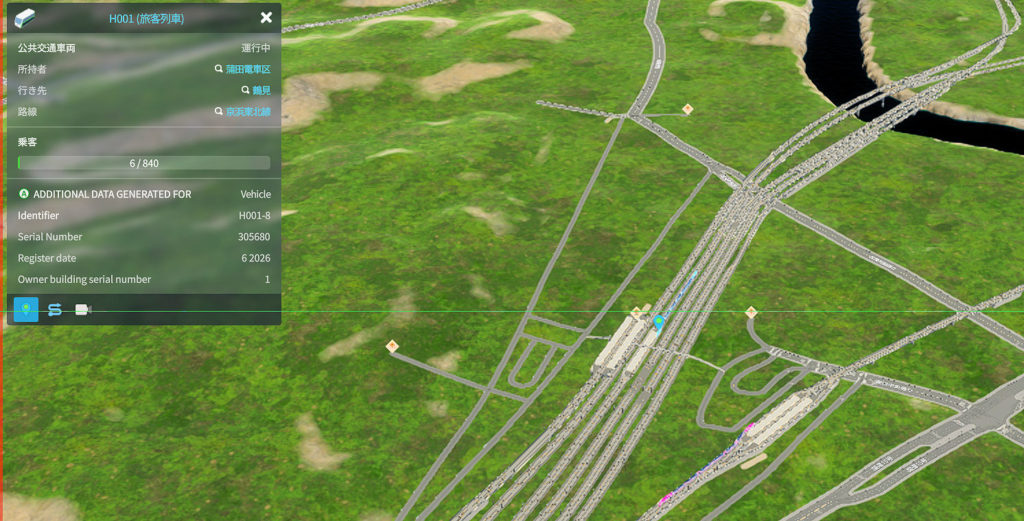Activate the follow camera icon
1024x521 pixels.
(x=83, y=310)
